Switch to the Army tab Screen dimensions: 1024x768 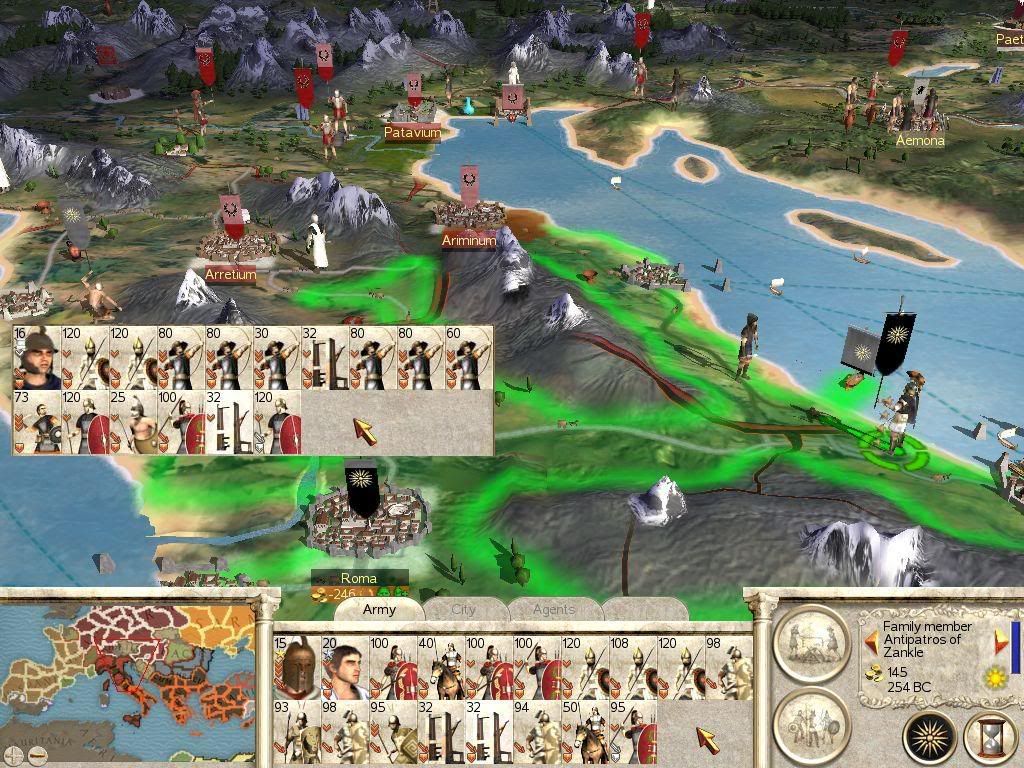point(379,609)
